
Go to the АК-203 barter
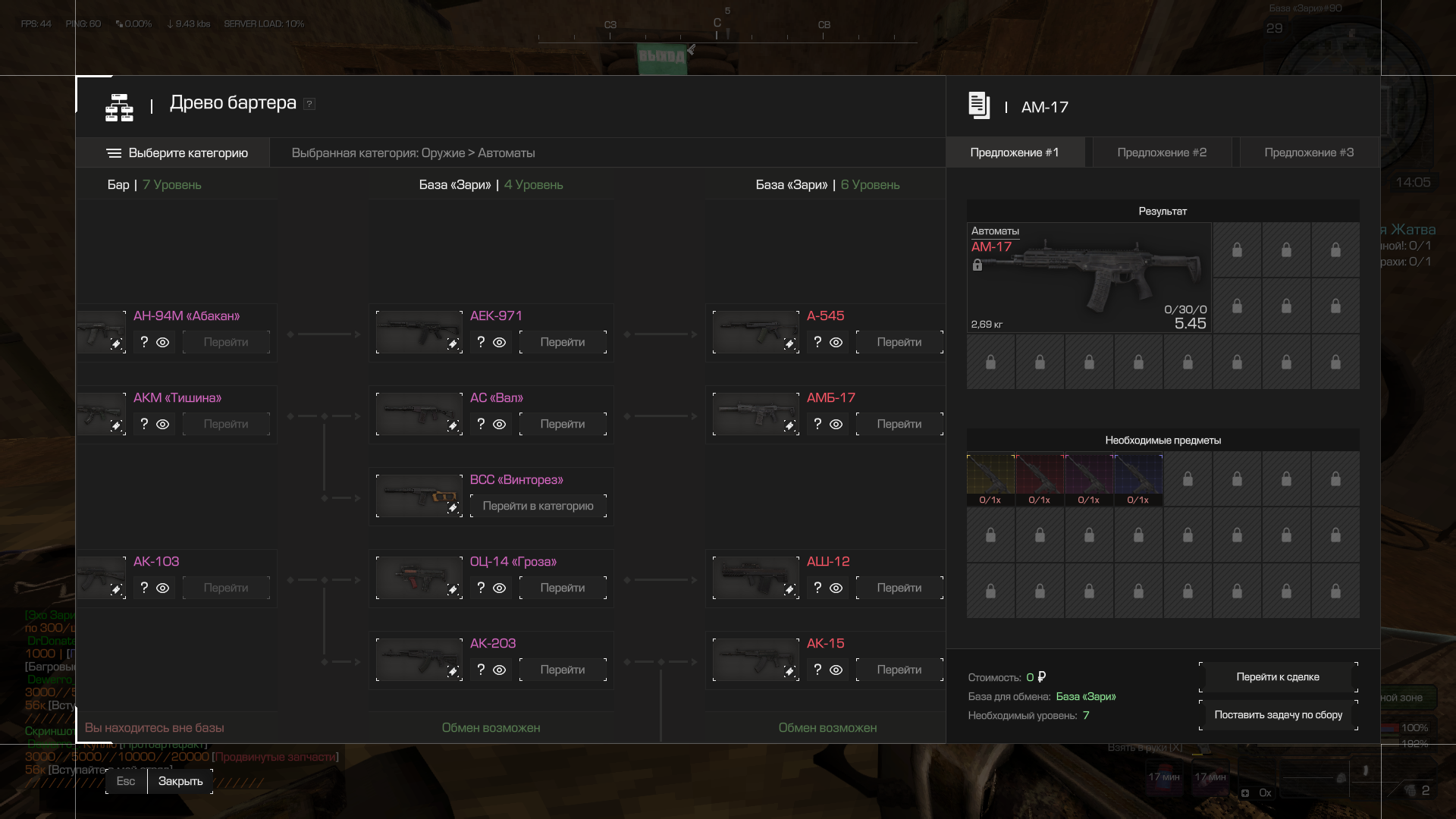563,670
